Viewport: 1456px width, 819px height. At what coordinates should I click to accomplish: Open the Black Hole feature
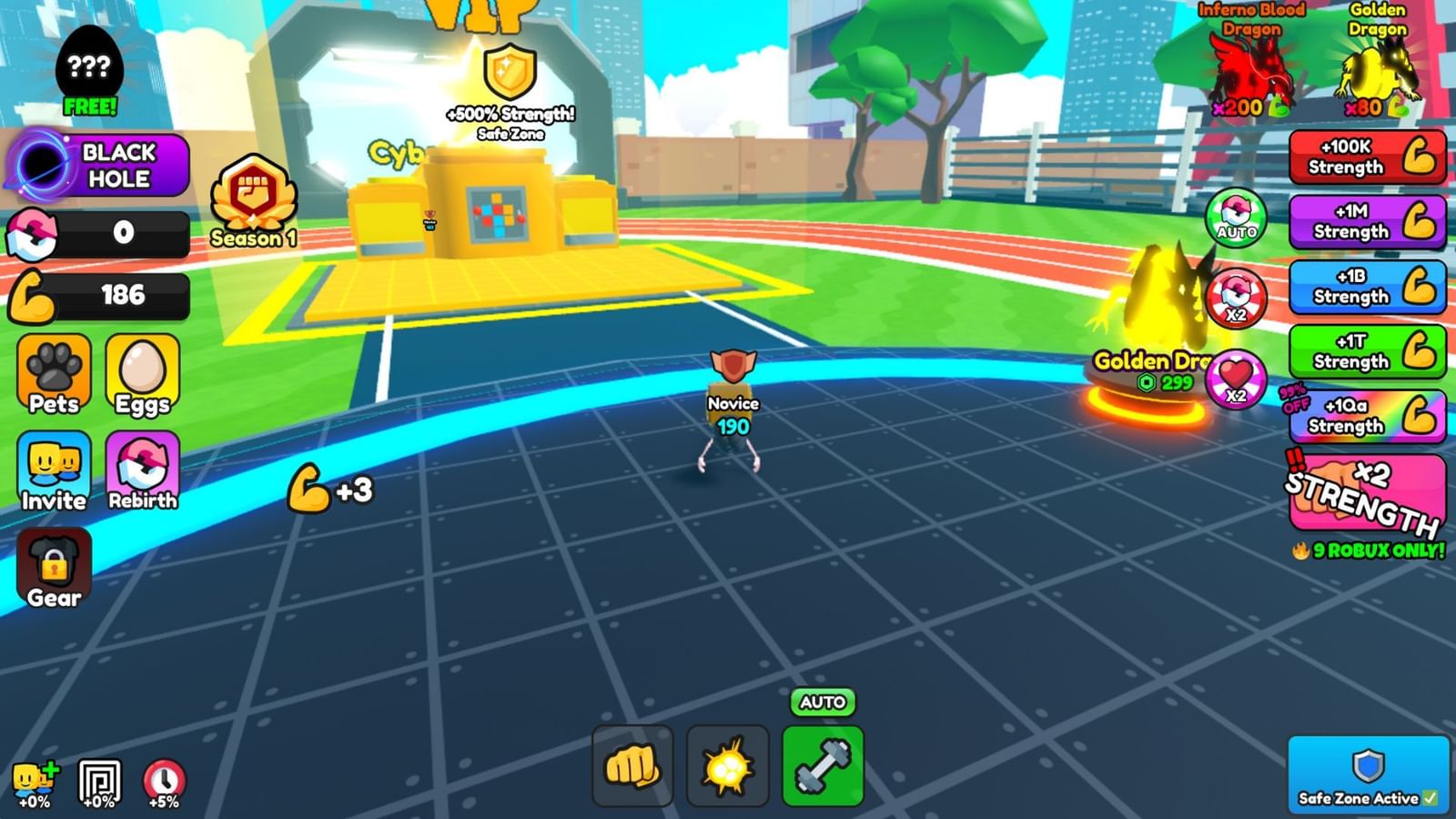coord(96,166)
